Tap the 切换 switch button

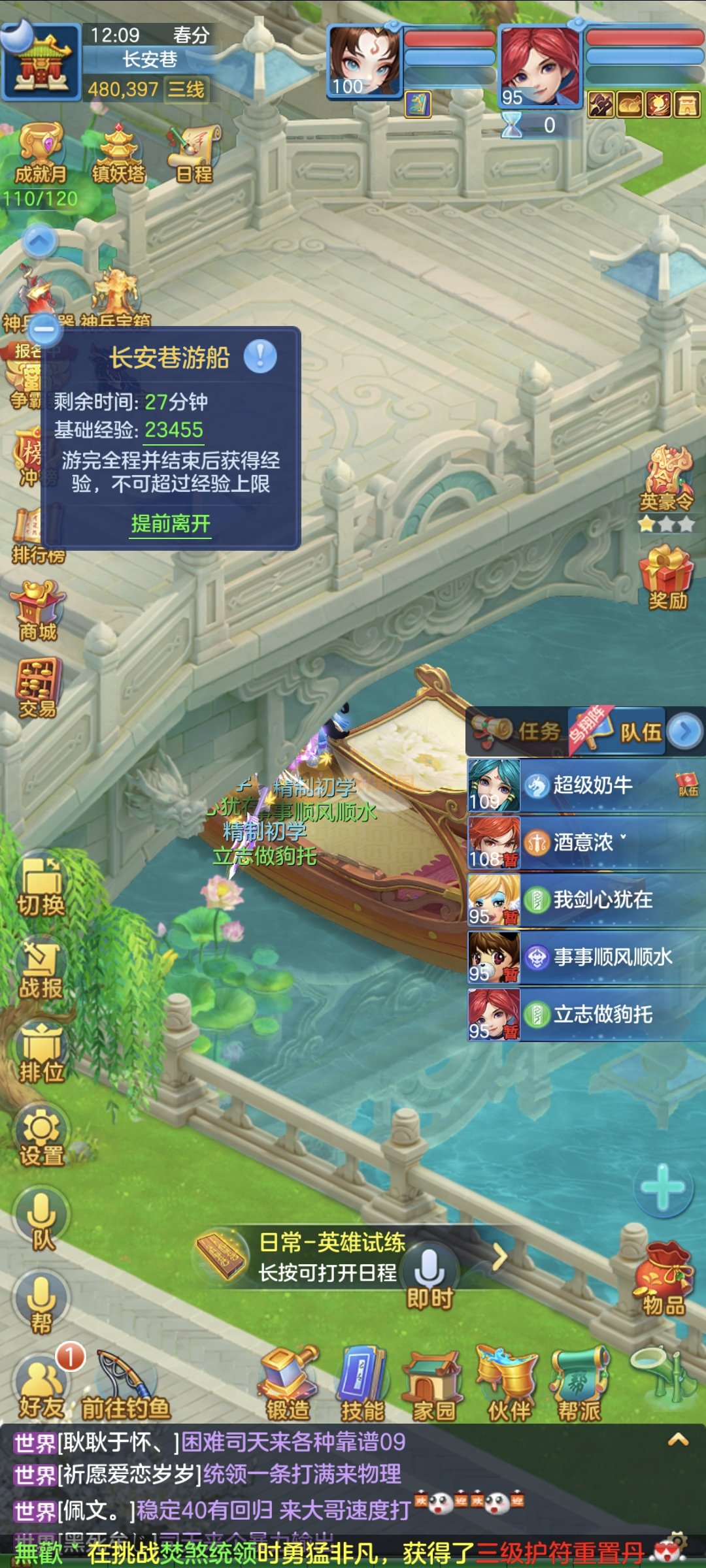[41, 886]
